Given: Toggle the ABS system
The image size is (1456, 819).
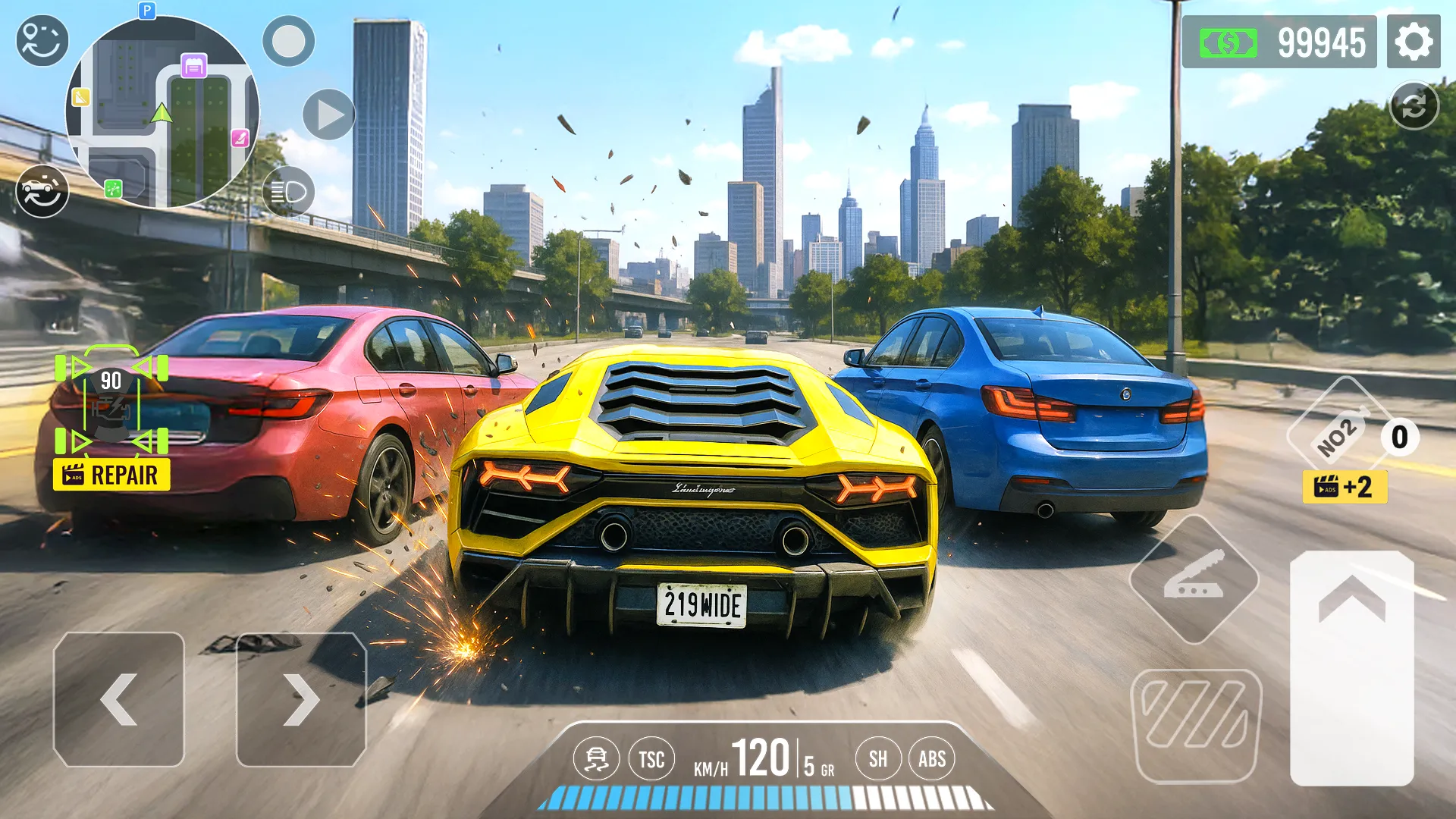Looking at the screenshot, I should (x=932, y=758).
